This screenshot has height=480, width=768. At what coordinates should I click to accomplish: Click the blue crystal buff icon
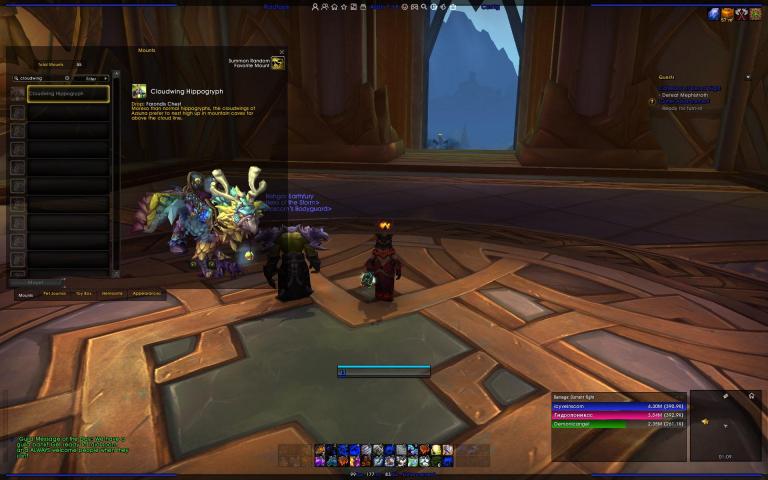pyautogui.click(x=714, y=13)
